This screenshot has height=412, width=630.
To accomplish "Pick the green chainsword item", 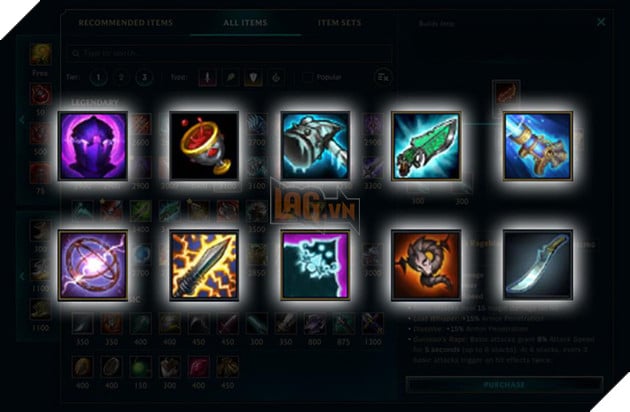I will point(426,145).
